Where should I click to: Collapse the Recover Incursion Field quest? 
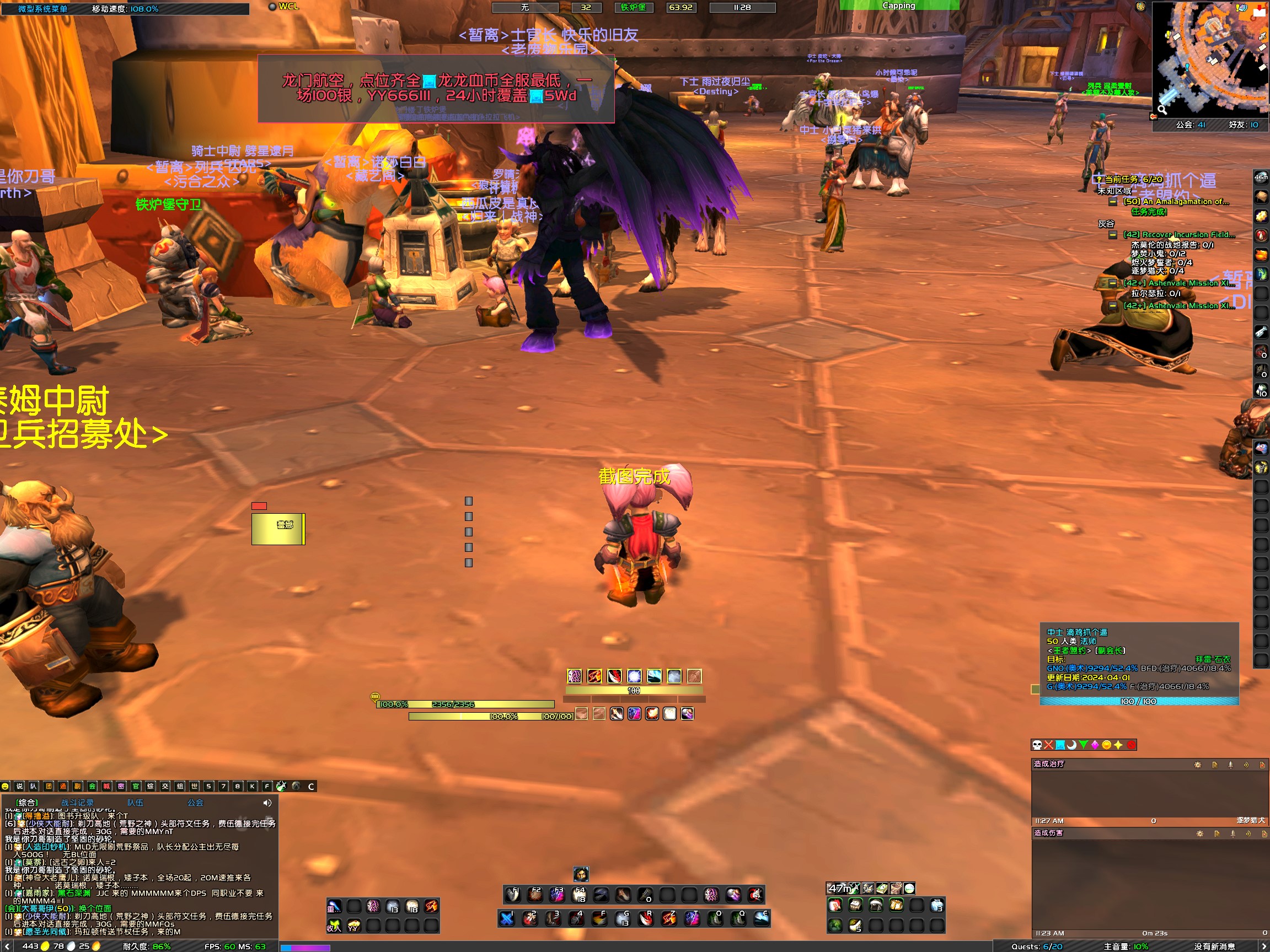[1113, 235]
